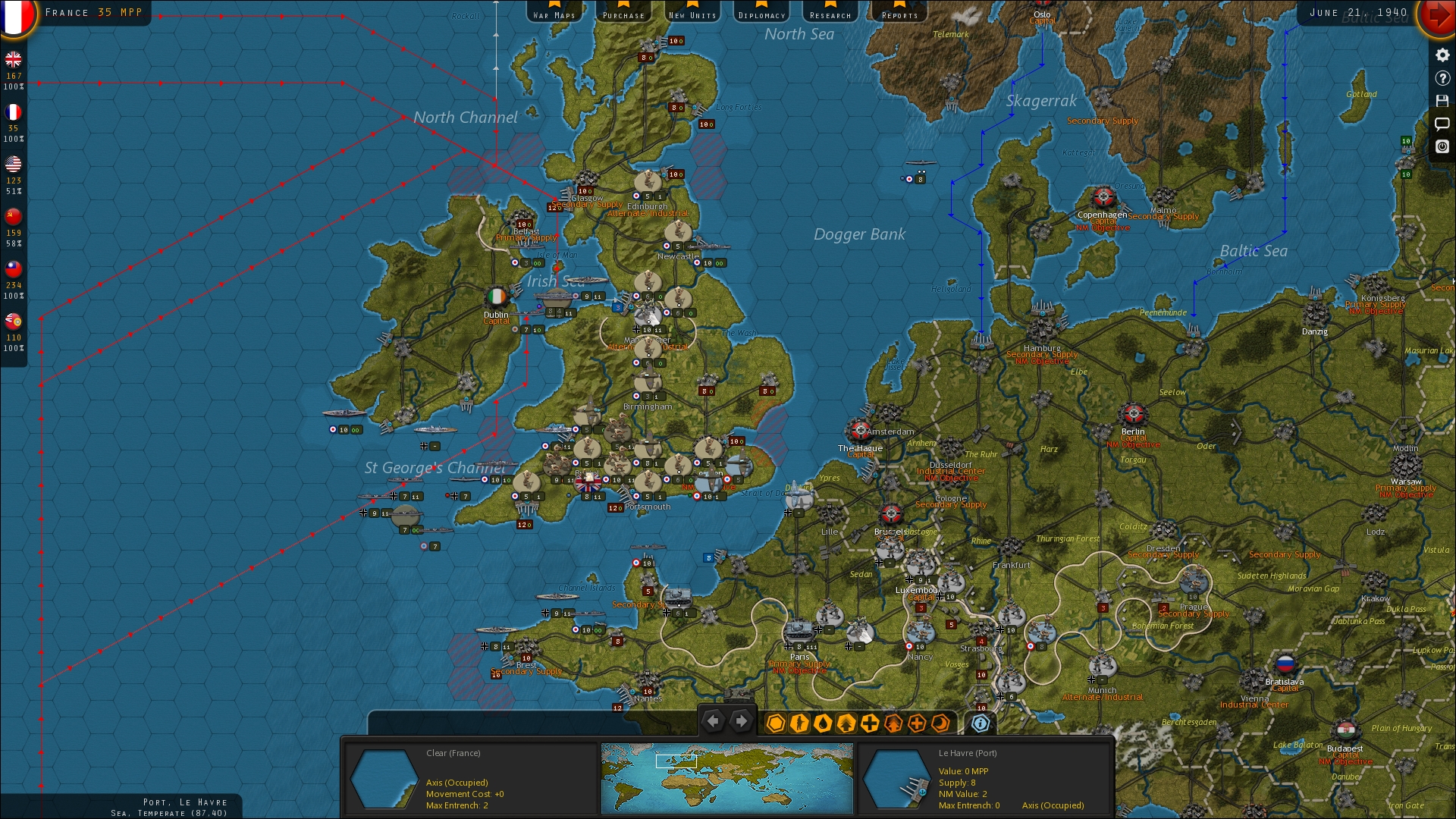Open the Reports panel
Screen dimensions: 1456x819
point(899,13)
